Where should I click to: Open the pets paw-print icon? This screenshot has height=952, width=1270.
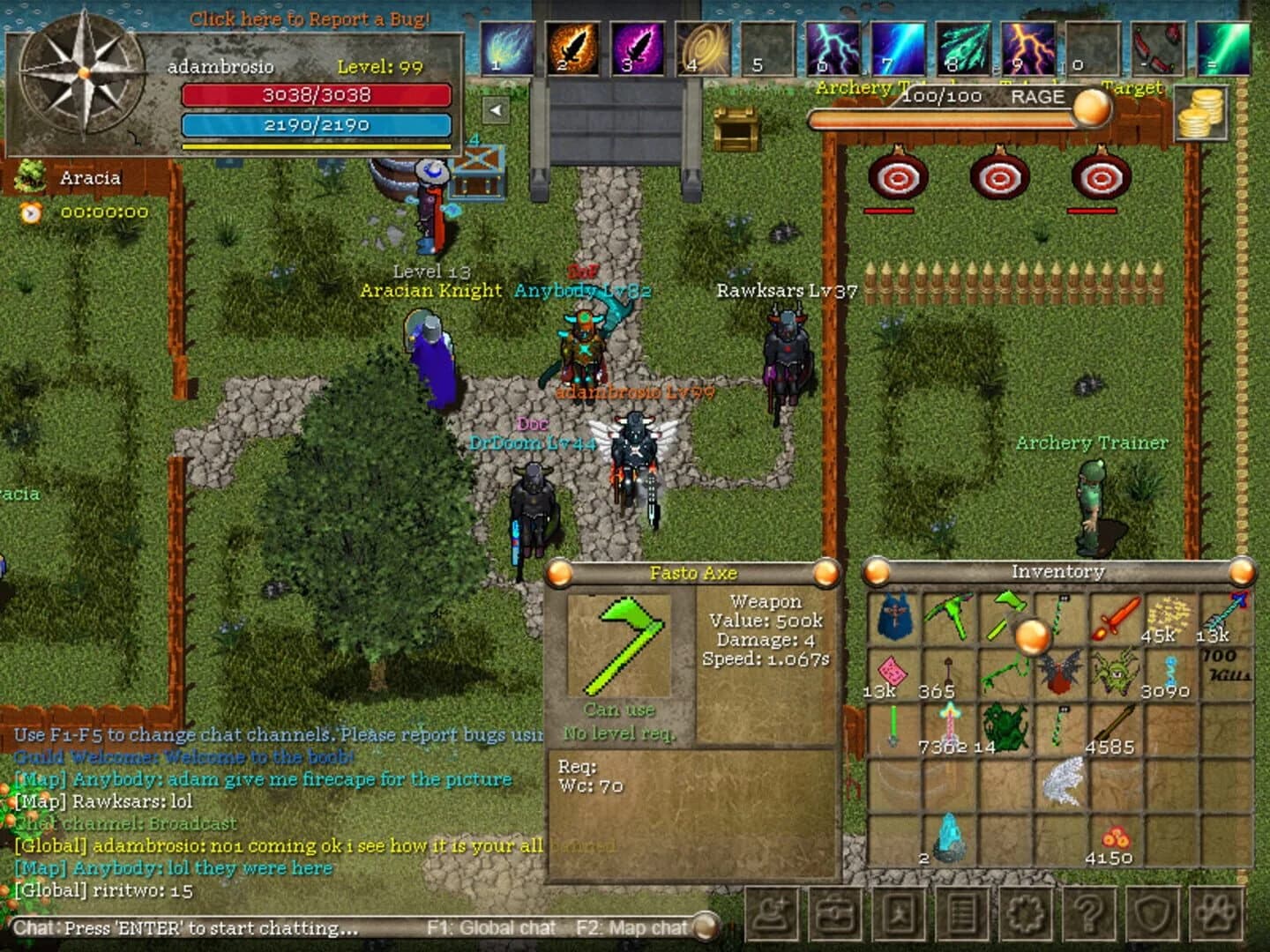[1213, 917]
